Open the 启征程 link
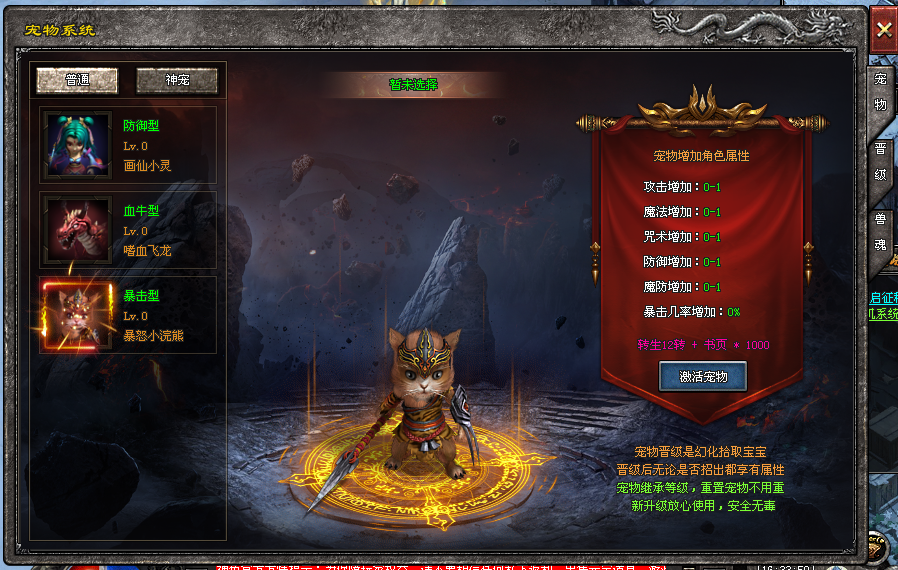898x570 pixels. (883, 298)
